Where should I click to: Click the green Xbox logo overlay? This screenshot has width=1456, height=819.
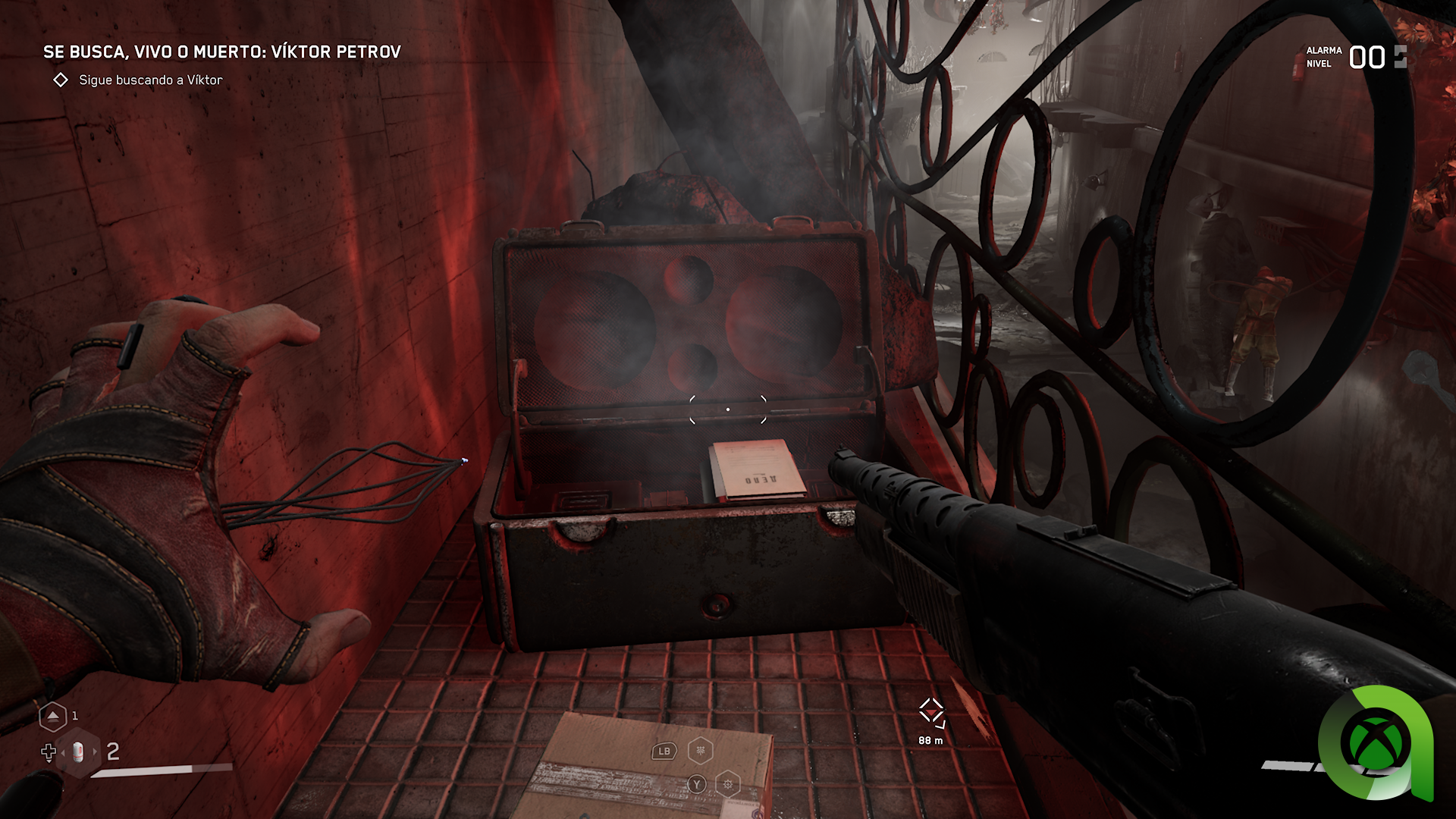click(x=1376, y=742)
